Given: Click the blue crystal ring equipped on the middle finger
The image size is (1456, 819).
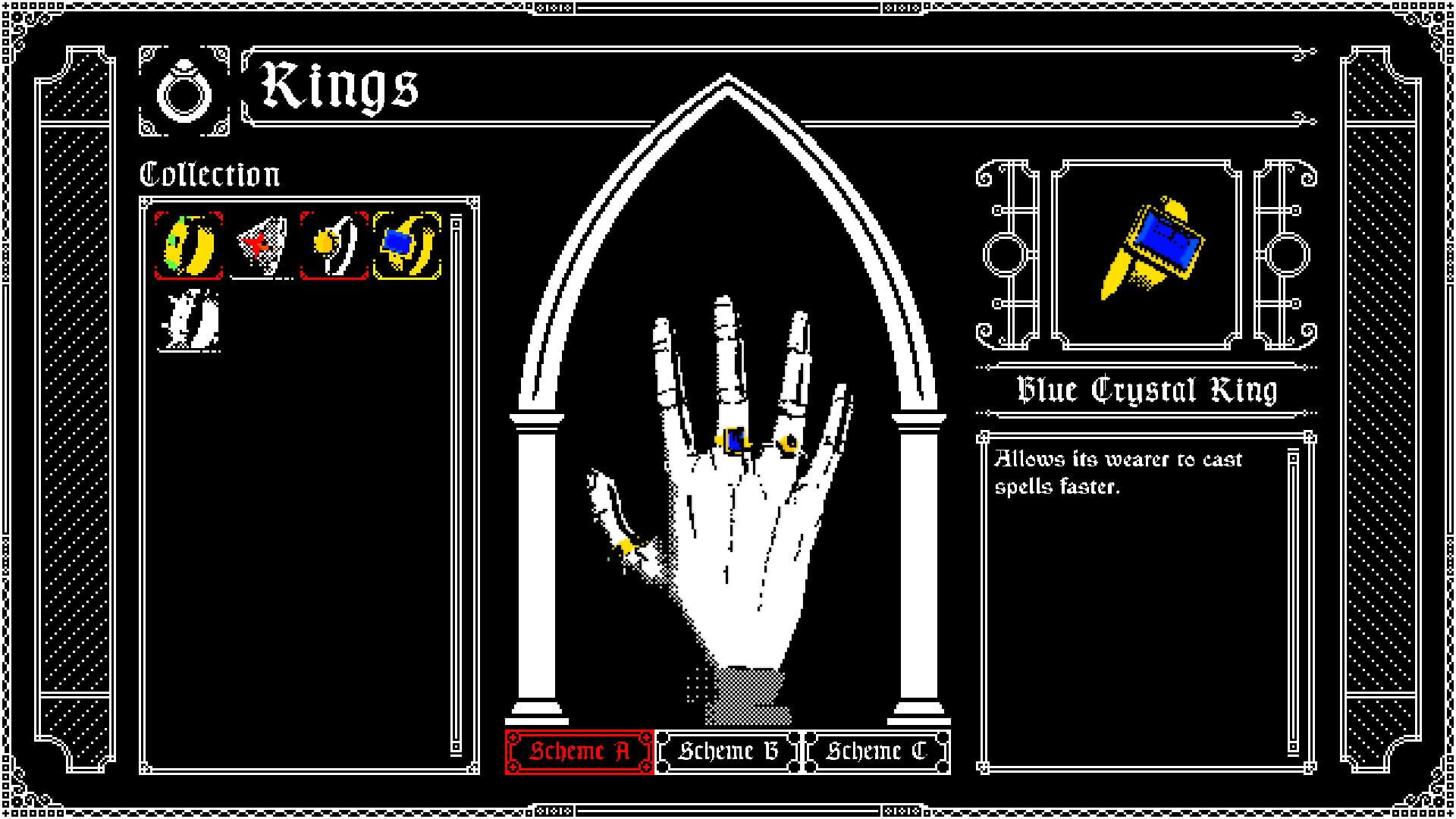Looking at the screenshot, I should pyautogui.click(x=733, y=440).
